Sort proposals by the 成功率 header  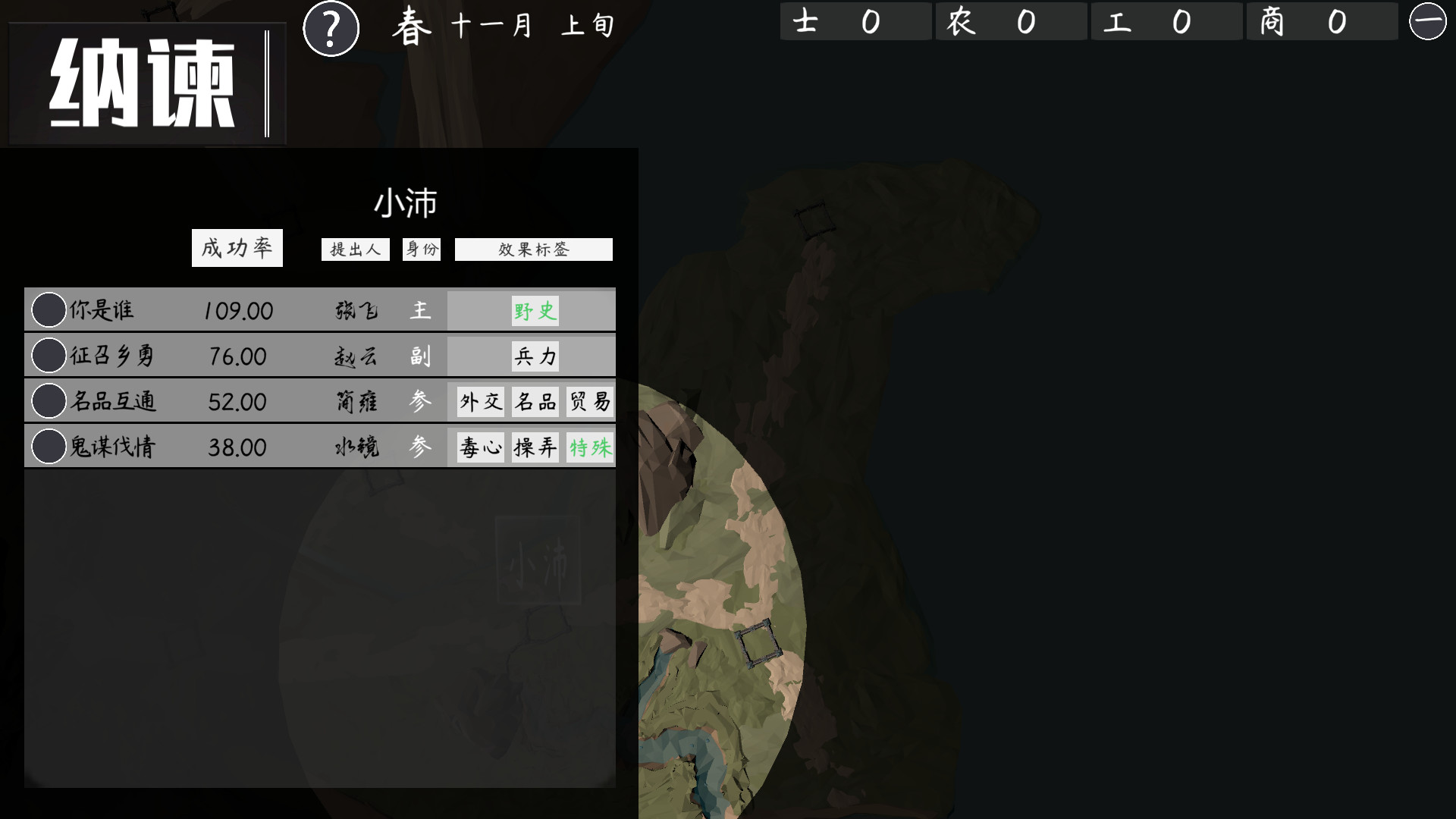coord(237,247)
